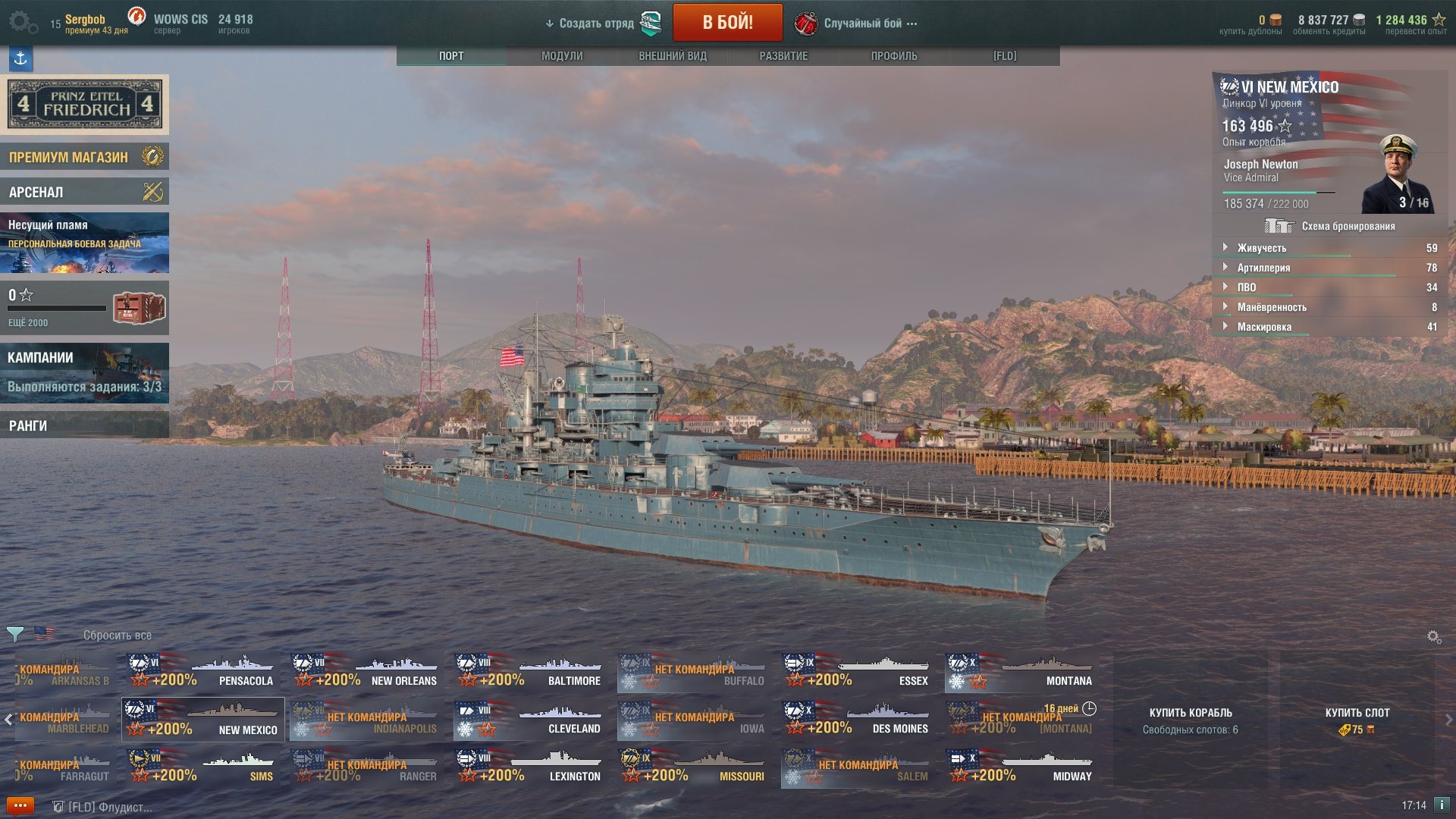Open the МОДУЛИ tab
The width and height of the screenshot is (1456, 819).
562,56
